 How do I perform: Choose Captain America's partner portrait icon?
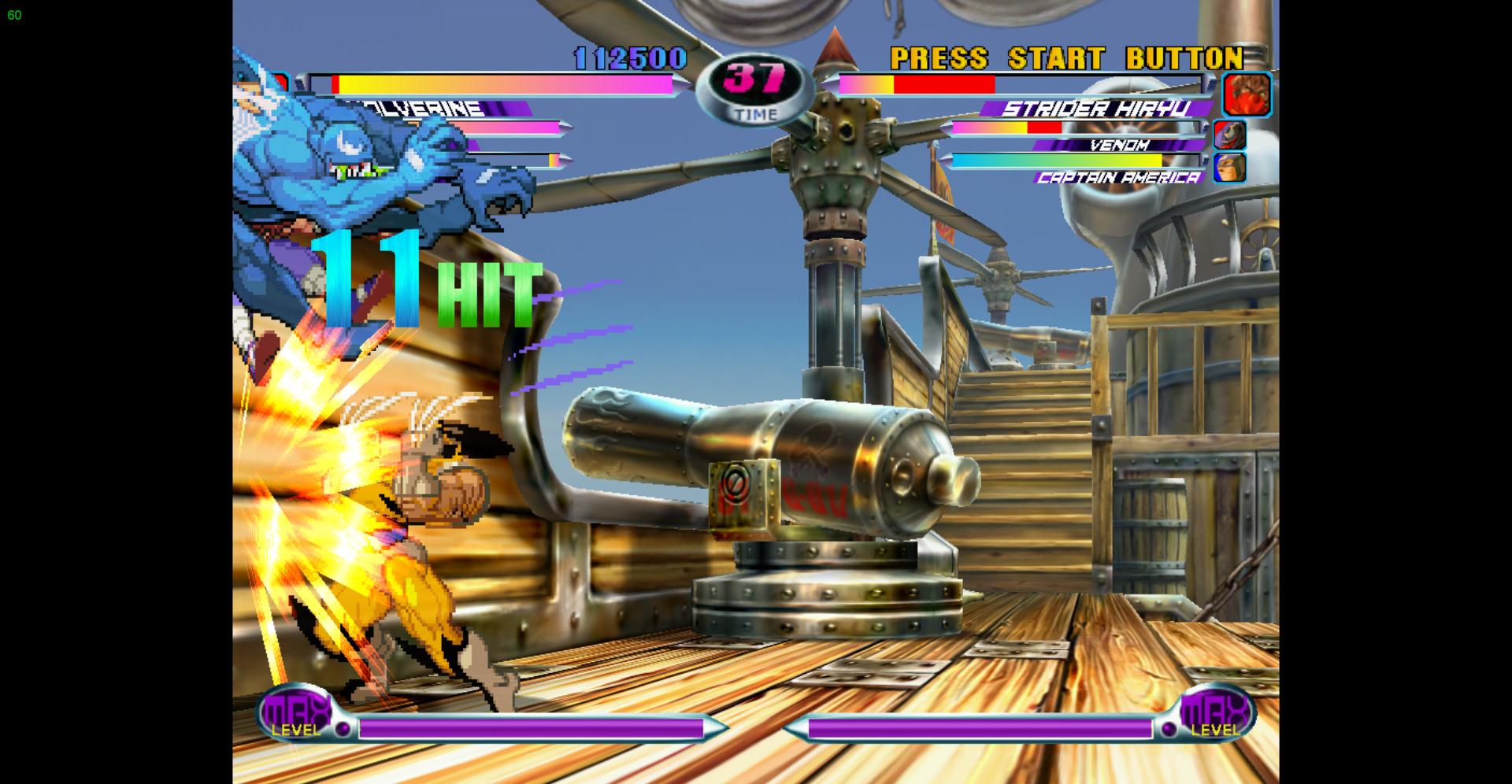click(1229, 168)
